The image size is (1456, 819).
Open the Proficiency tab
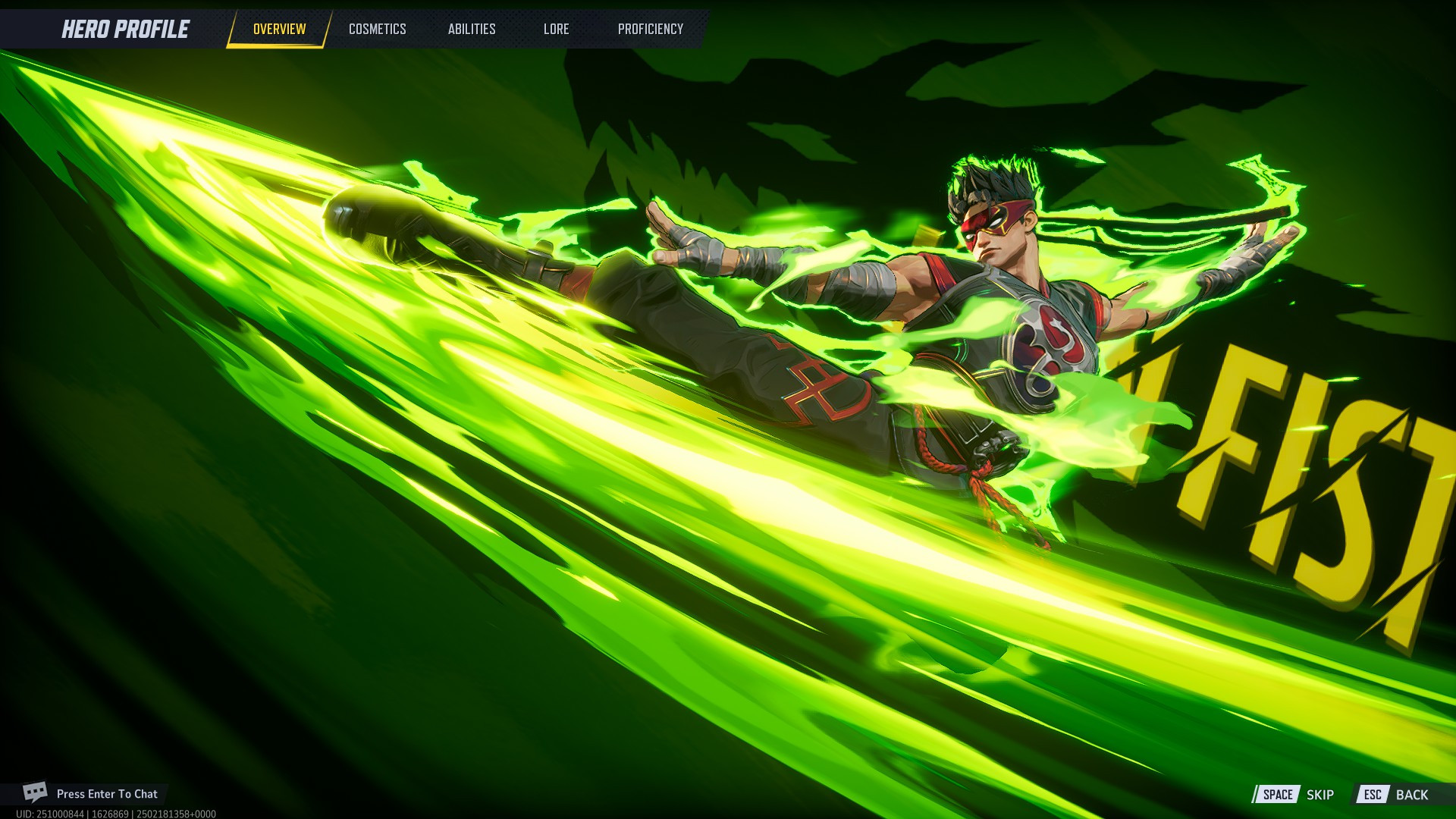tap(651, 29)
